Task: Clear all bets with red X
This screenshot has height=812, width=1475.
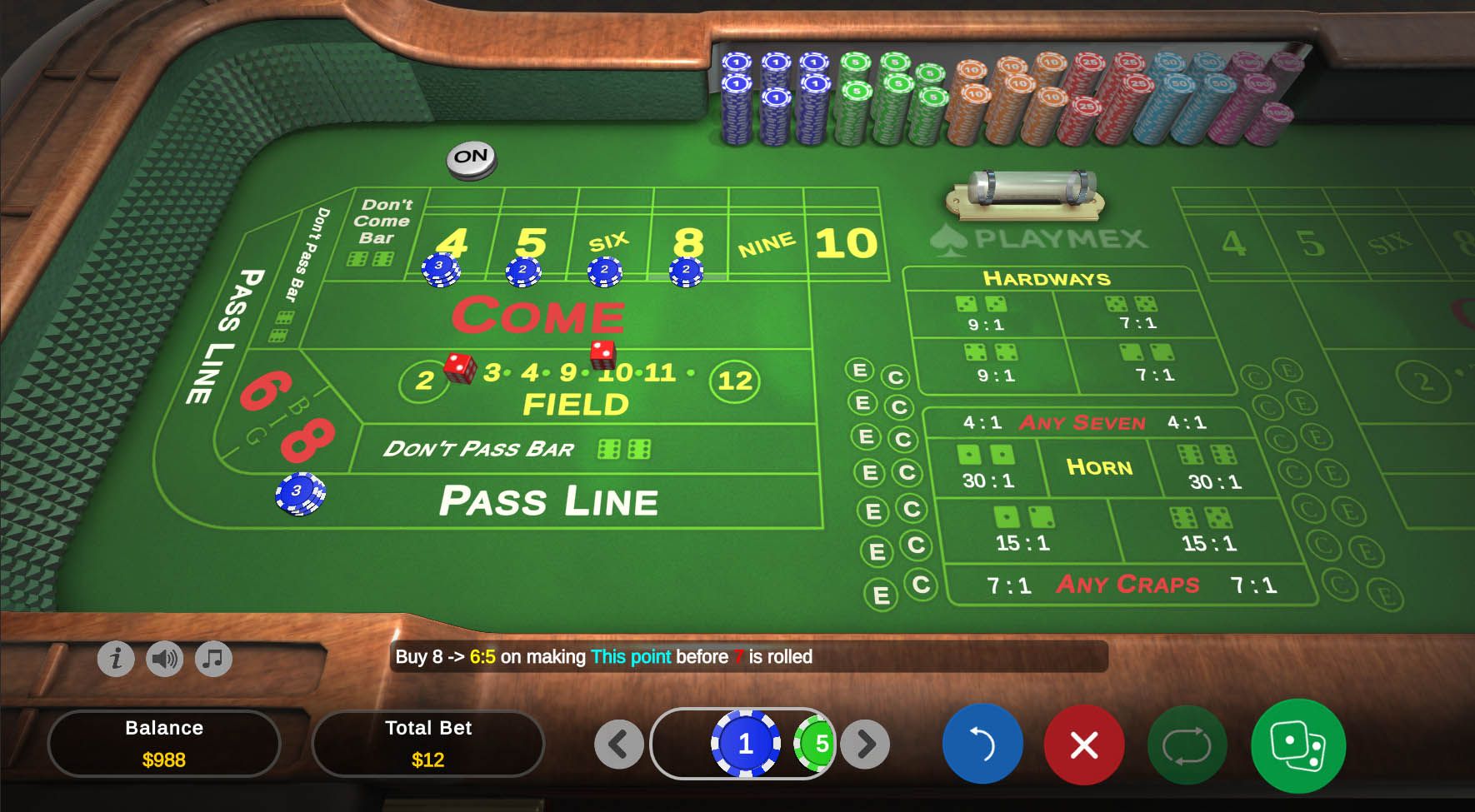Action: [1083, 744]
